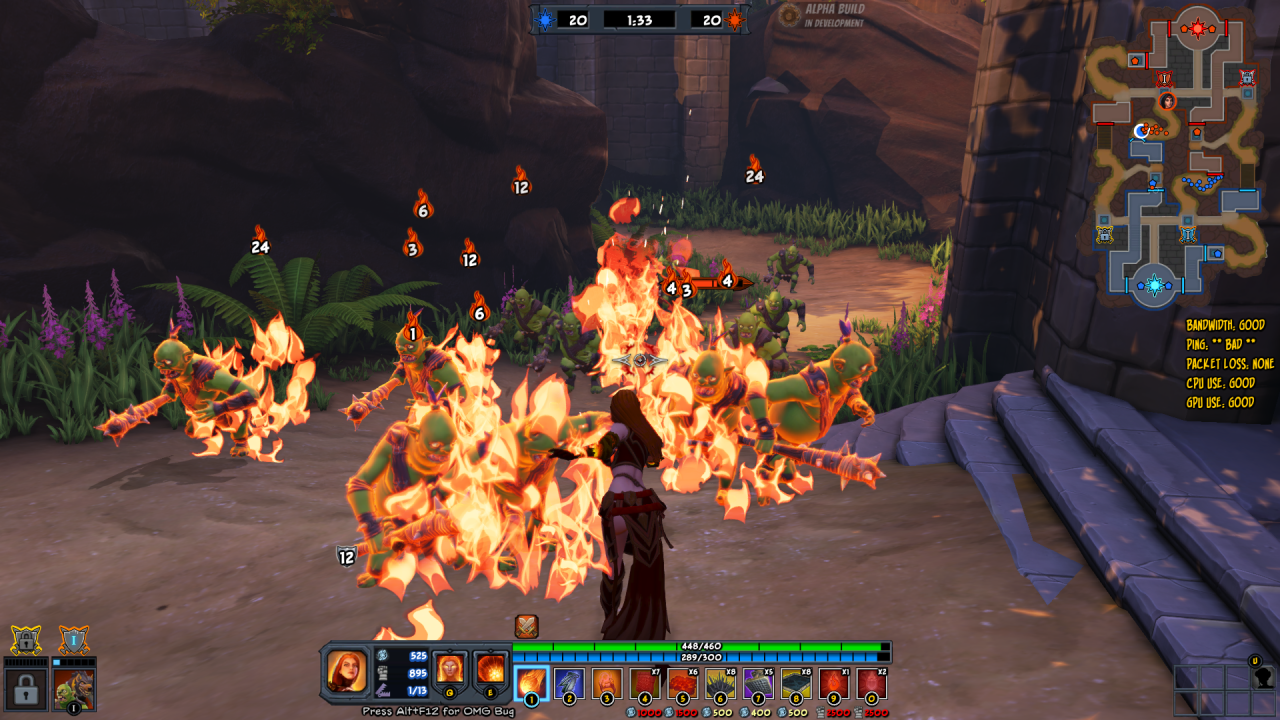This screenshot has width=1280, height=720.
Task: Click the orange-outlined shield badge with numeral I
Action: 73,639
